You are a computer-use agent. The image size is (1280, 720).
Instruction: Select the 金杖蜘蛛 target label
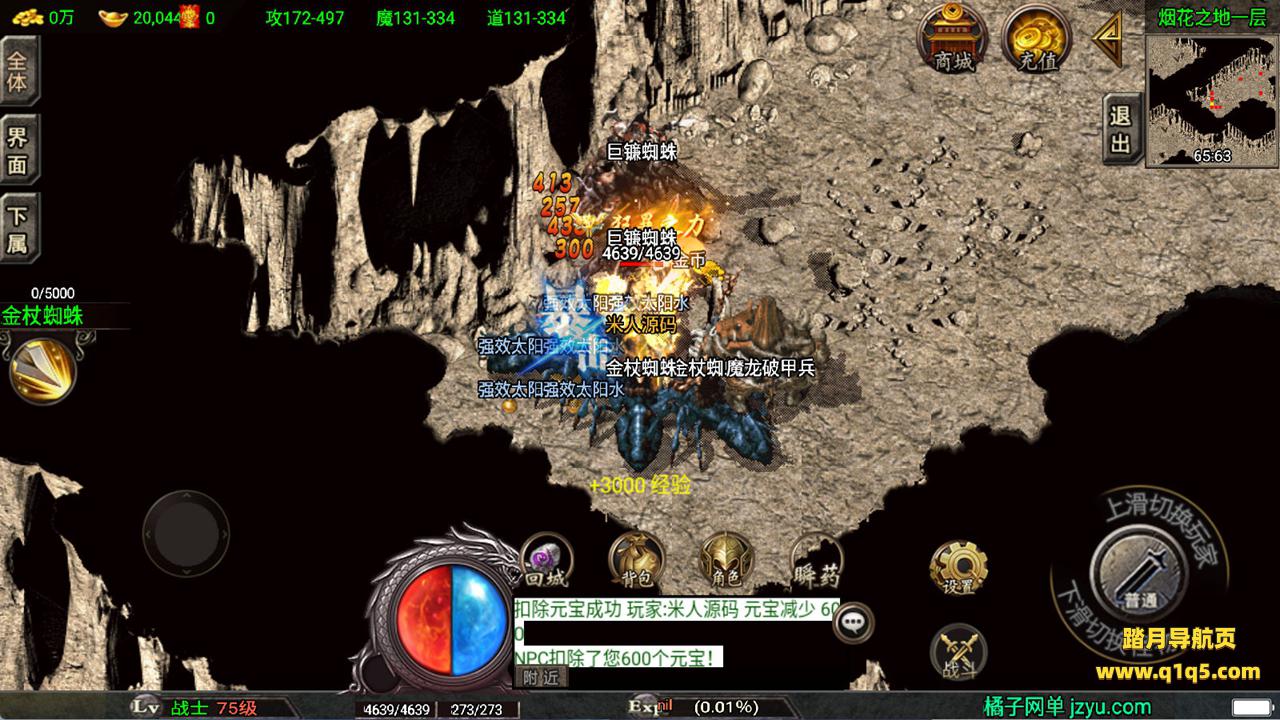(x=42, y=316)
